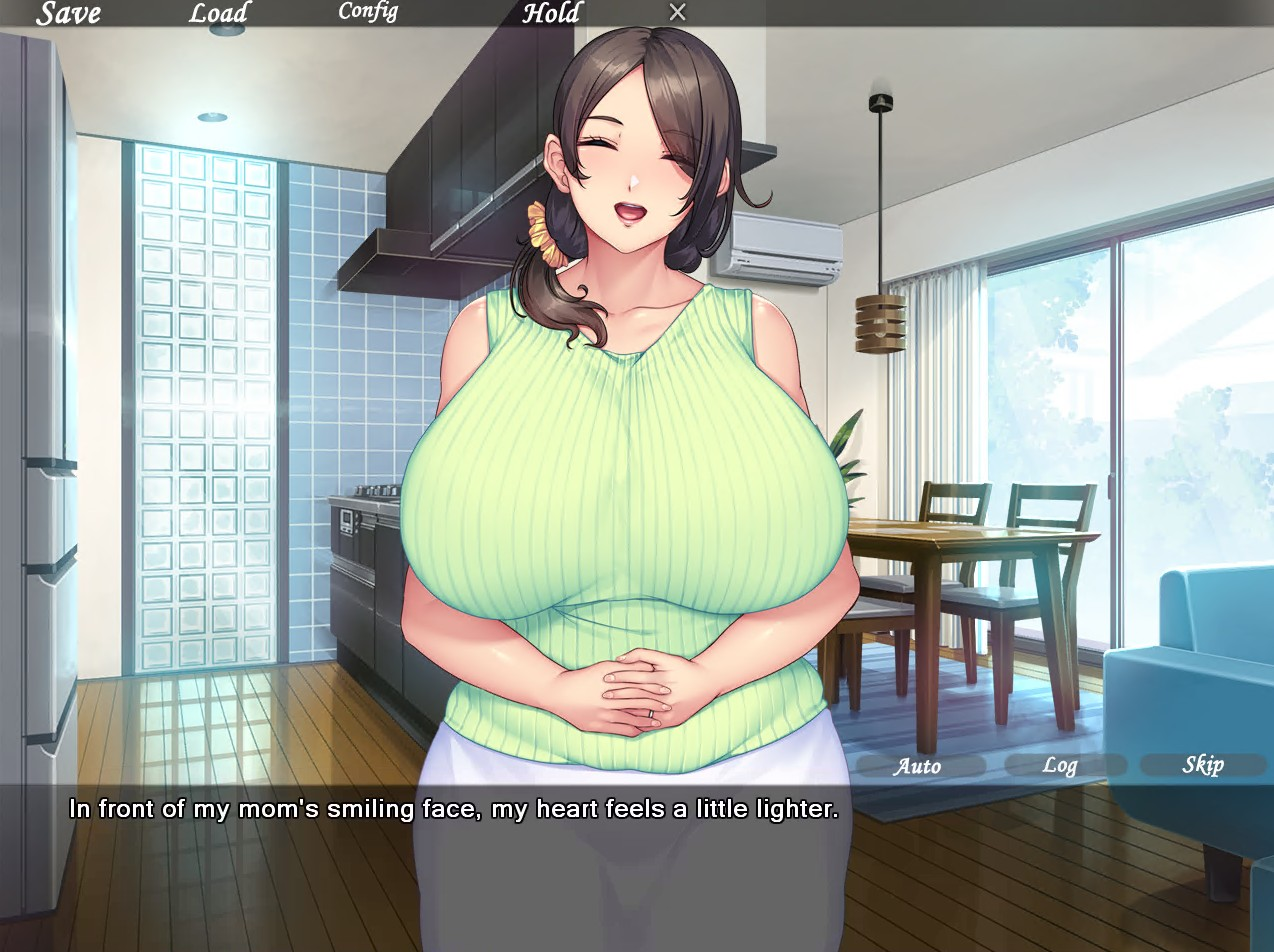1274x952 pixels.
Task: Open the Save menu
Action: [x=68, y=13]
